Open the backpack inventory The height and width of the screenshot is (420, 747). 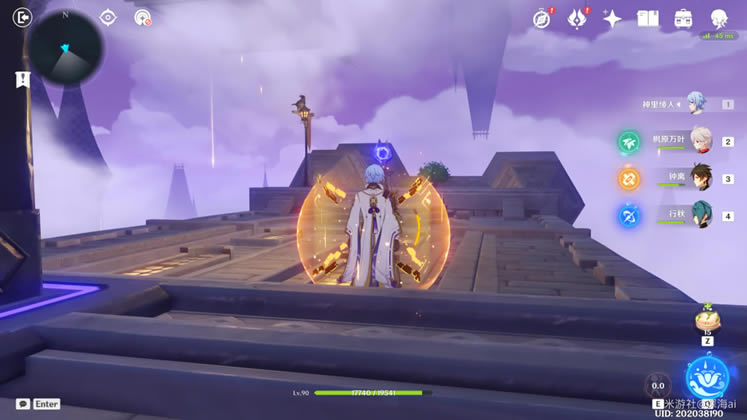[x=684, y=18]
